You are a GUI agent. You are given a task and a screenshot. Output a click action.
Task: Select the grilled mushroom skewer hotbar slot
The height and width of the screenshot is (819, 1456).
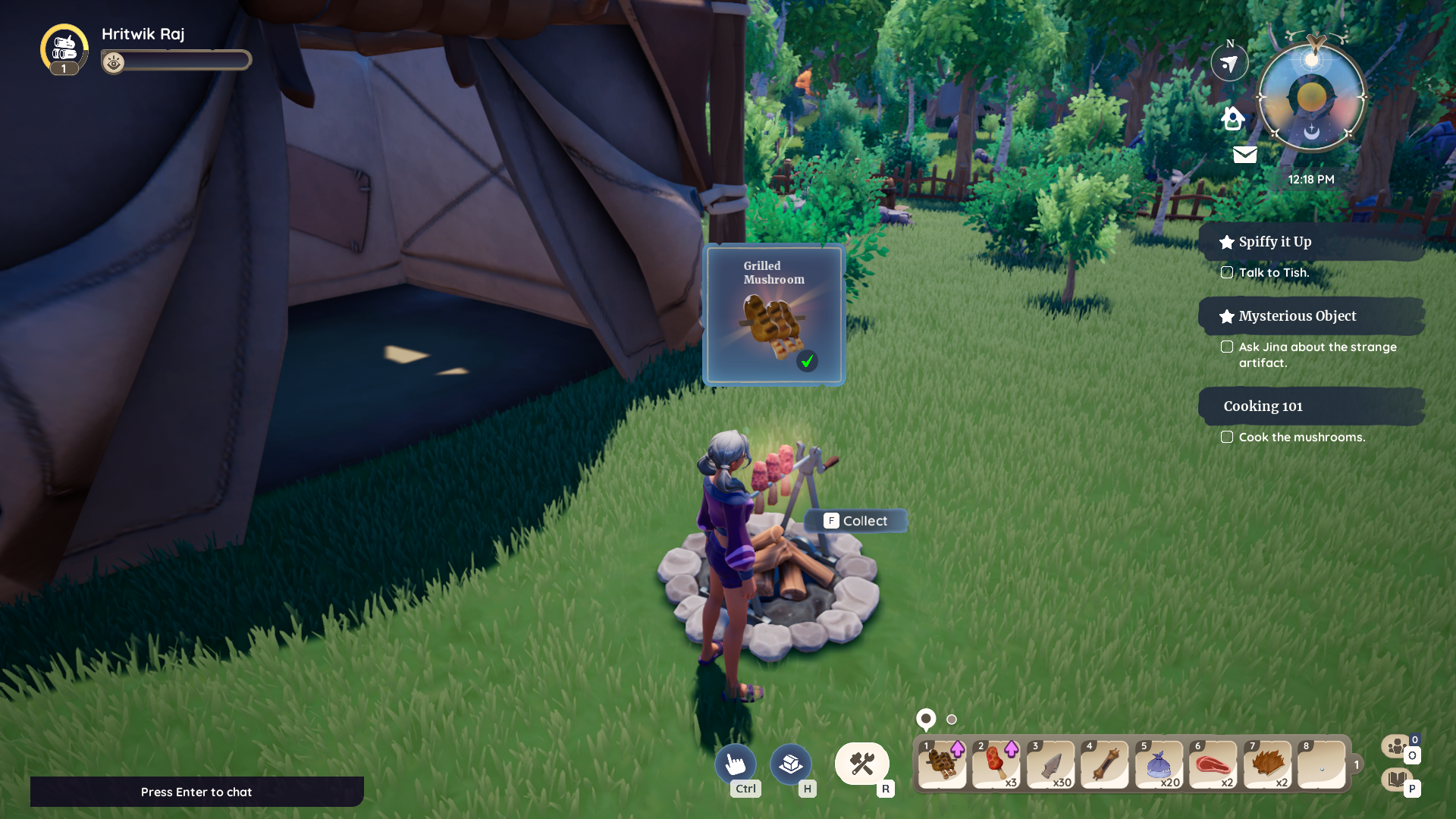click(942, 765)
